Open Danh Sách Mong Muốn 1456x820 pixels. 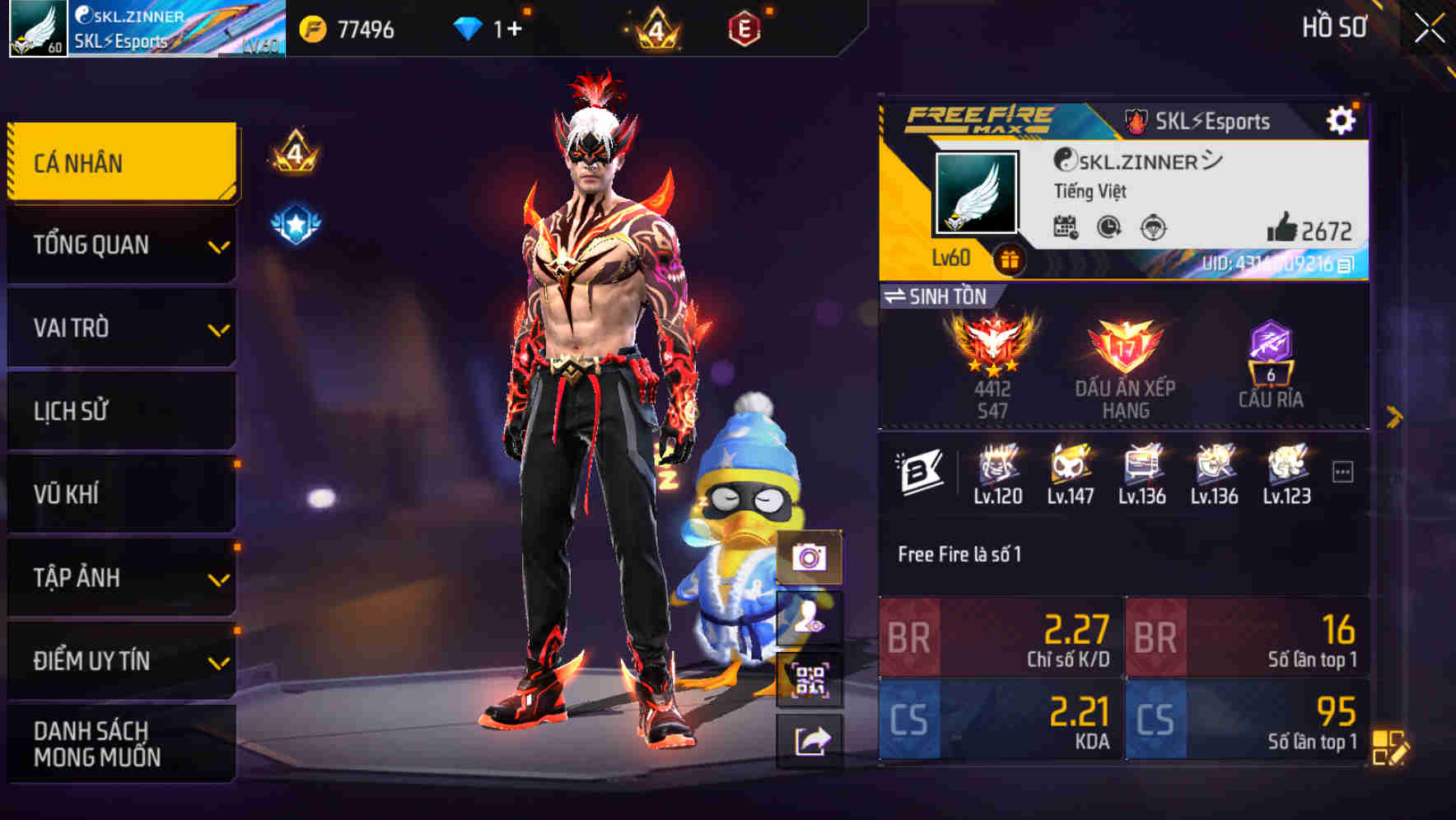pos(121,743)
